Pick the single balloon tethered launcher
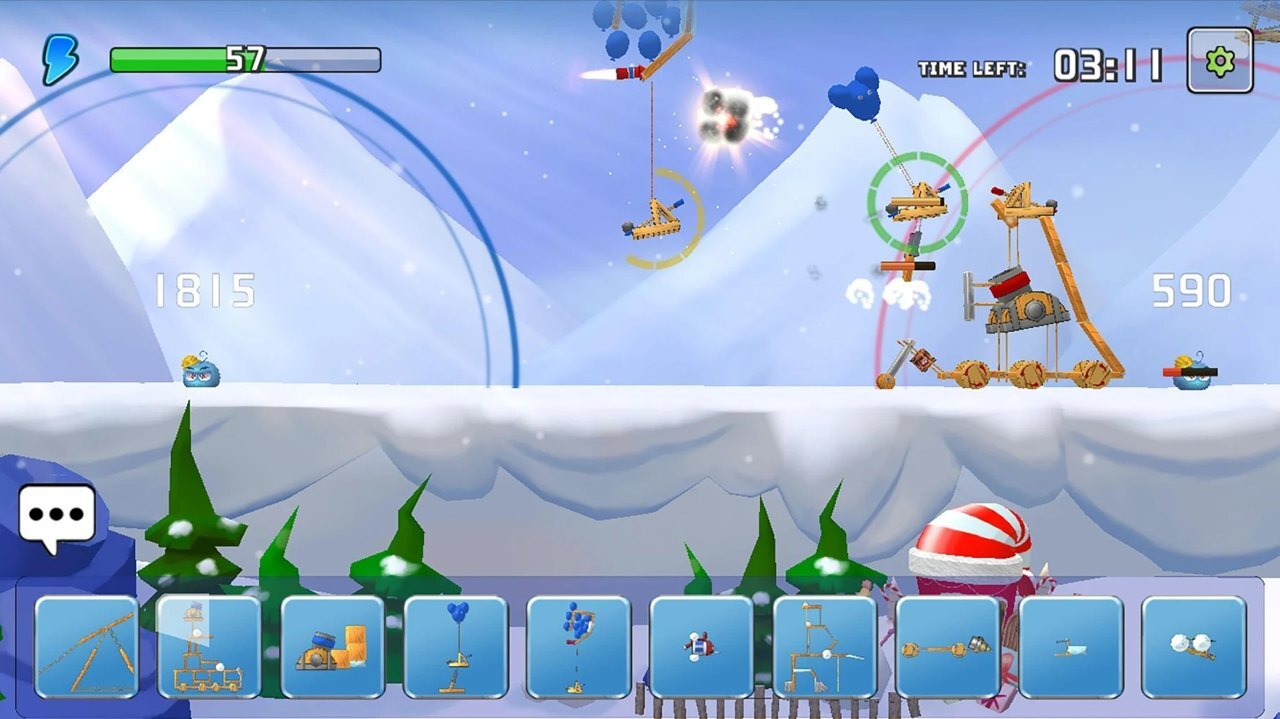 455,647
